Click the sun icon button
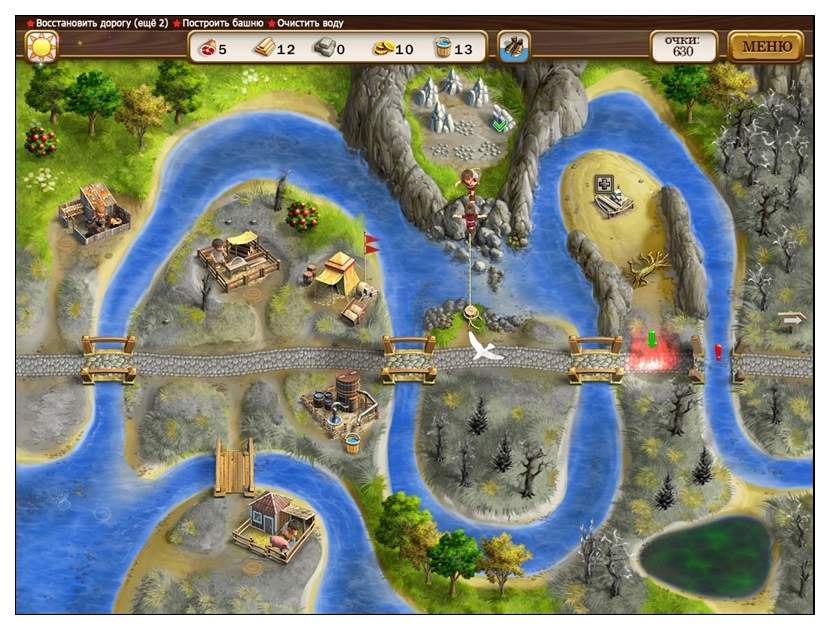Screen dimensions: 830x630 42,47
